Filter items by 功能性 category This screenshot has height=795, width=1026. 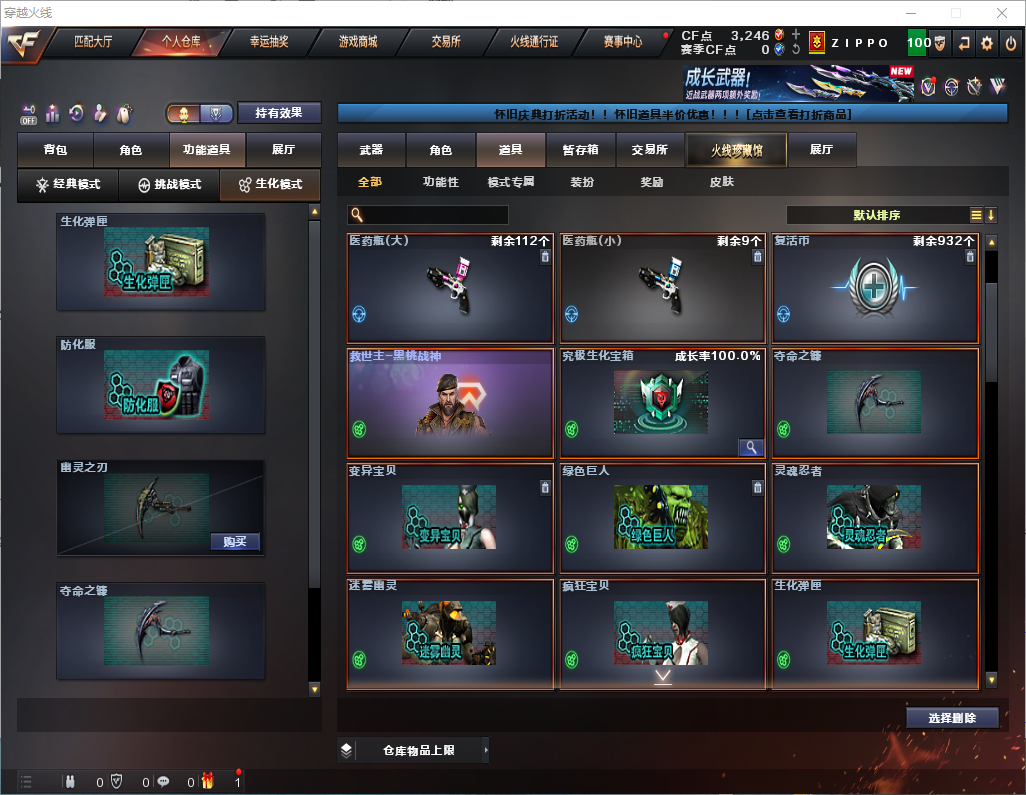pyautogui.click(x=440, y=182)
